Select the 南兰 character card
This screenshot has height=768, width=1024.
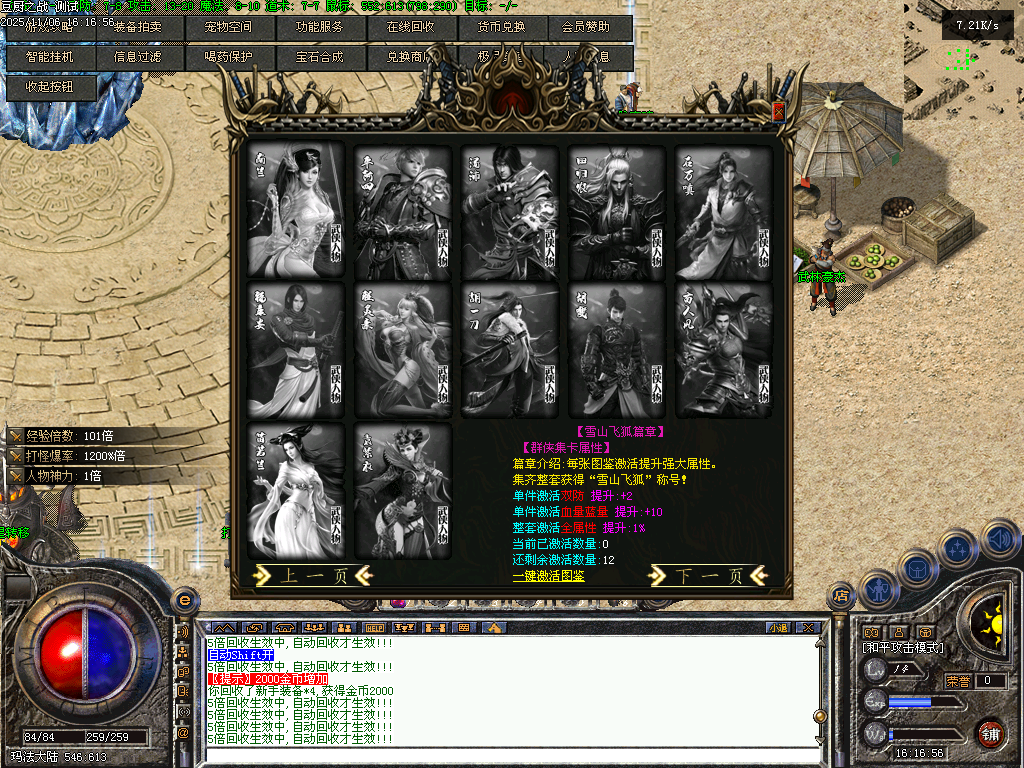(296, 211)
